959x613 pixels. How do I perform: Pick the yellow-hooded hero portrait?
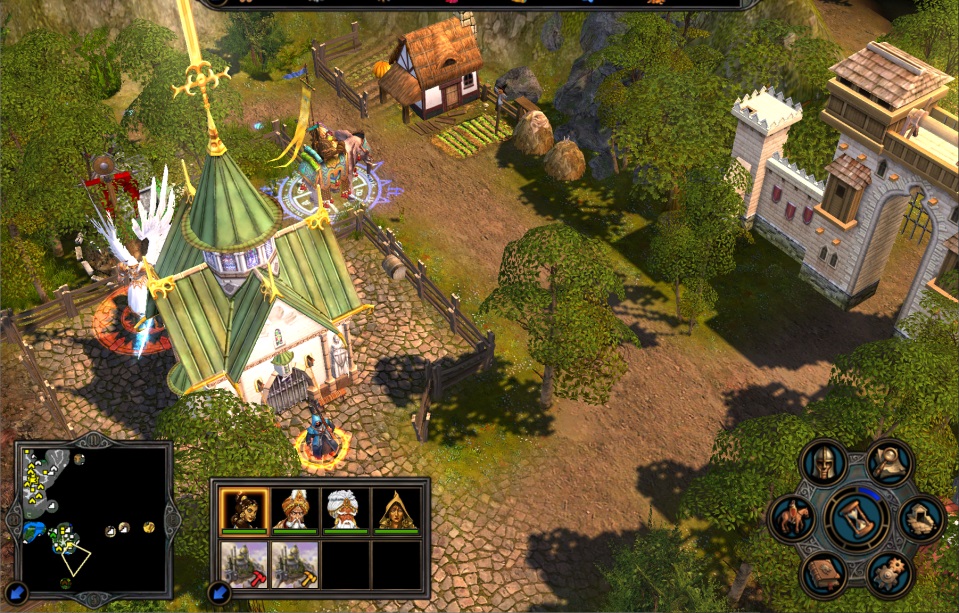(397, 511)
